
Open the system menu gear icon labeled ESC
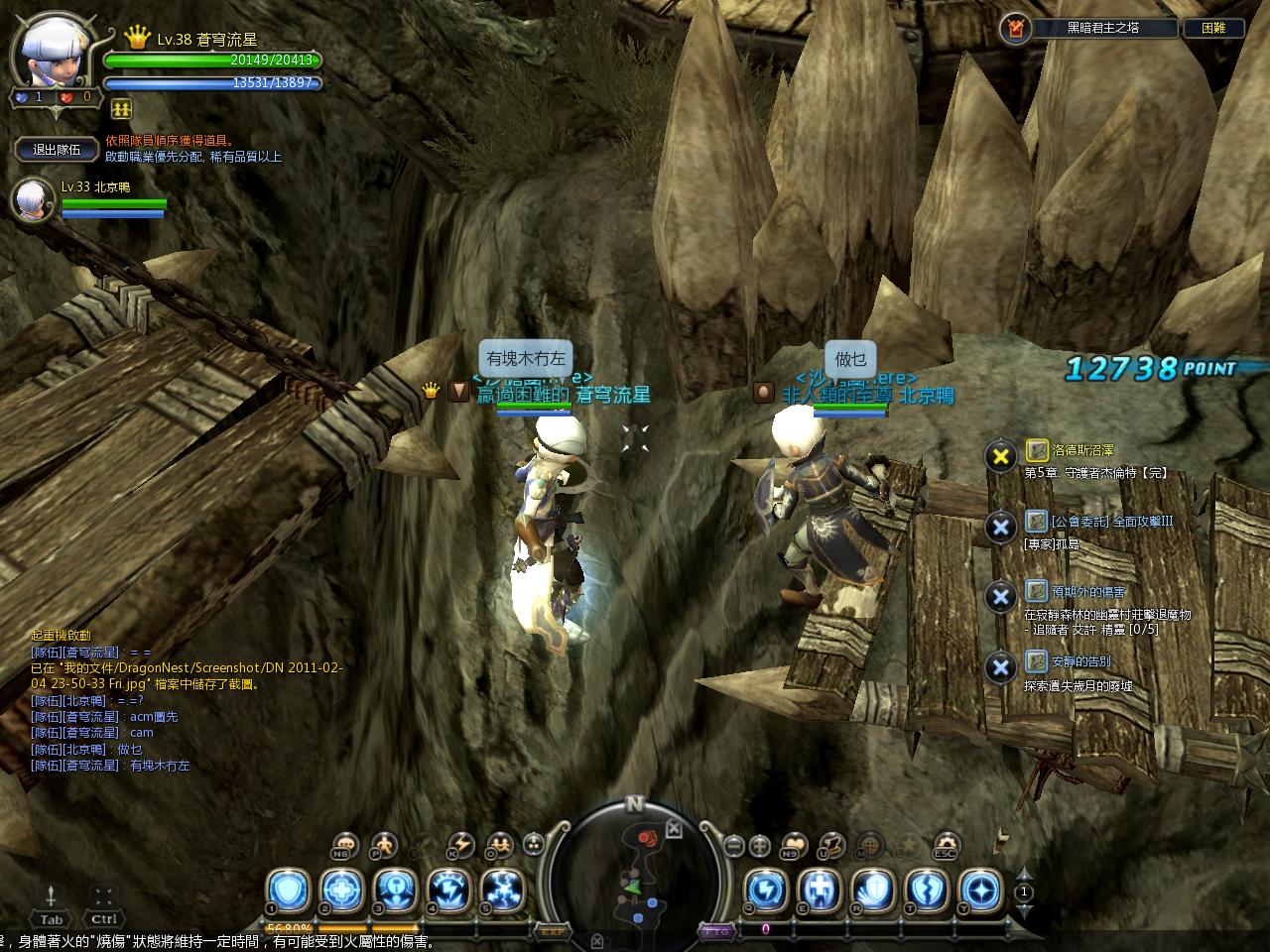click(x=945, y=845)
